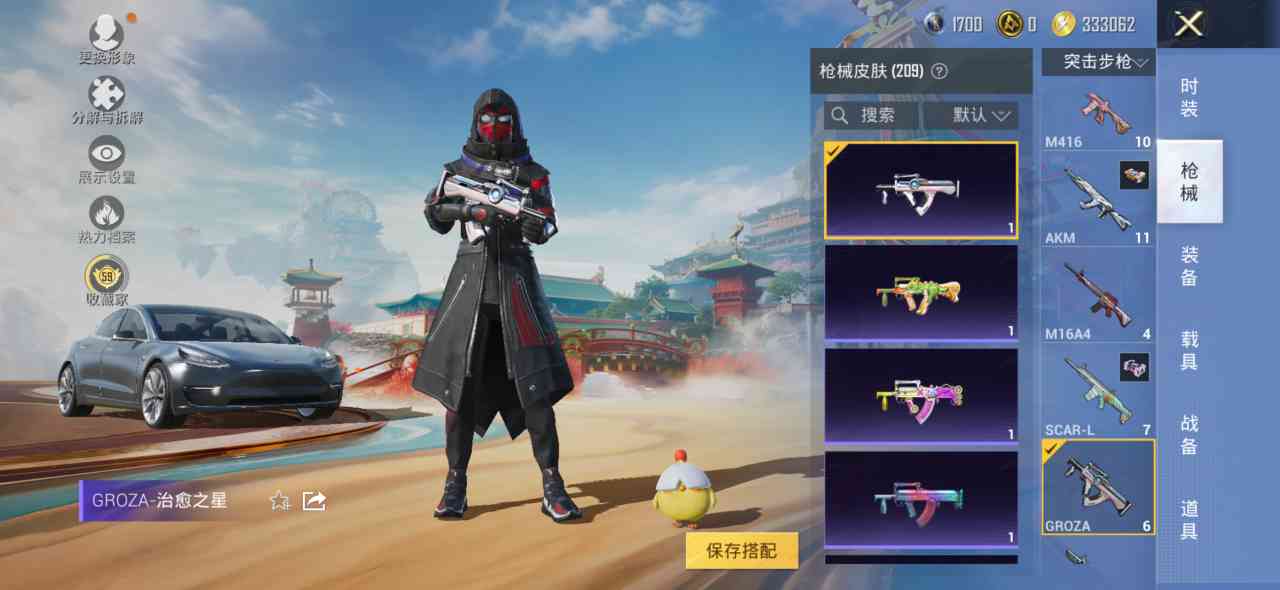Close the wardrobe with the X button
The width and height of the screenshot is (1280, 590).
pos(1188,24)
